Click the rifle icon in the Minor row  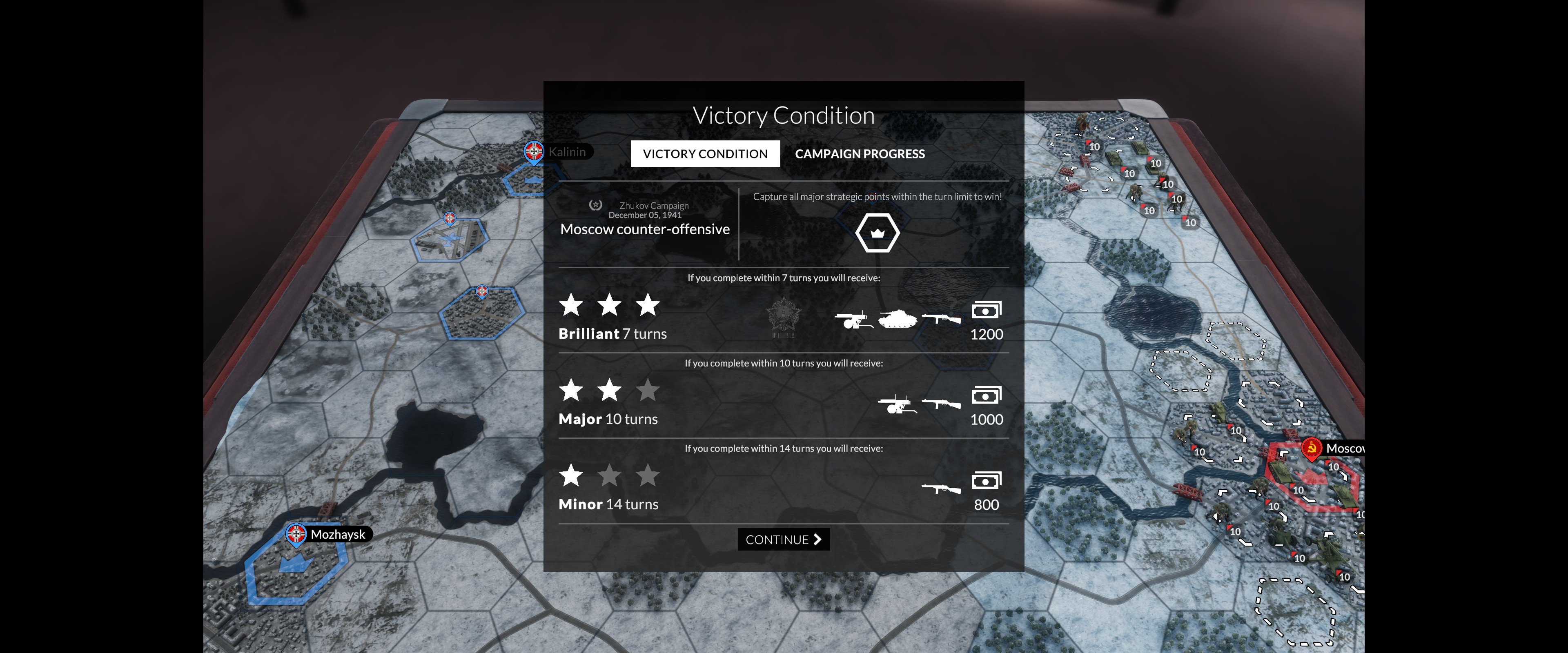coord(940,489)
